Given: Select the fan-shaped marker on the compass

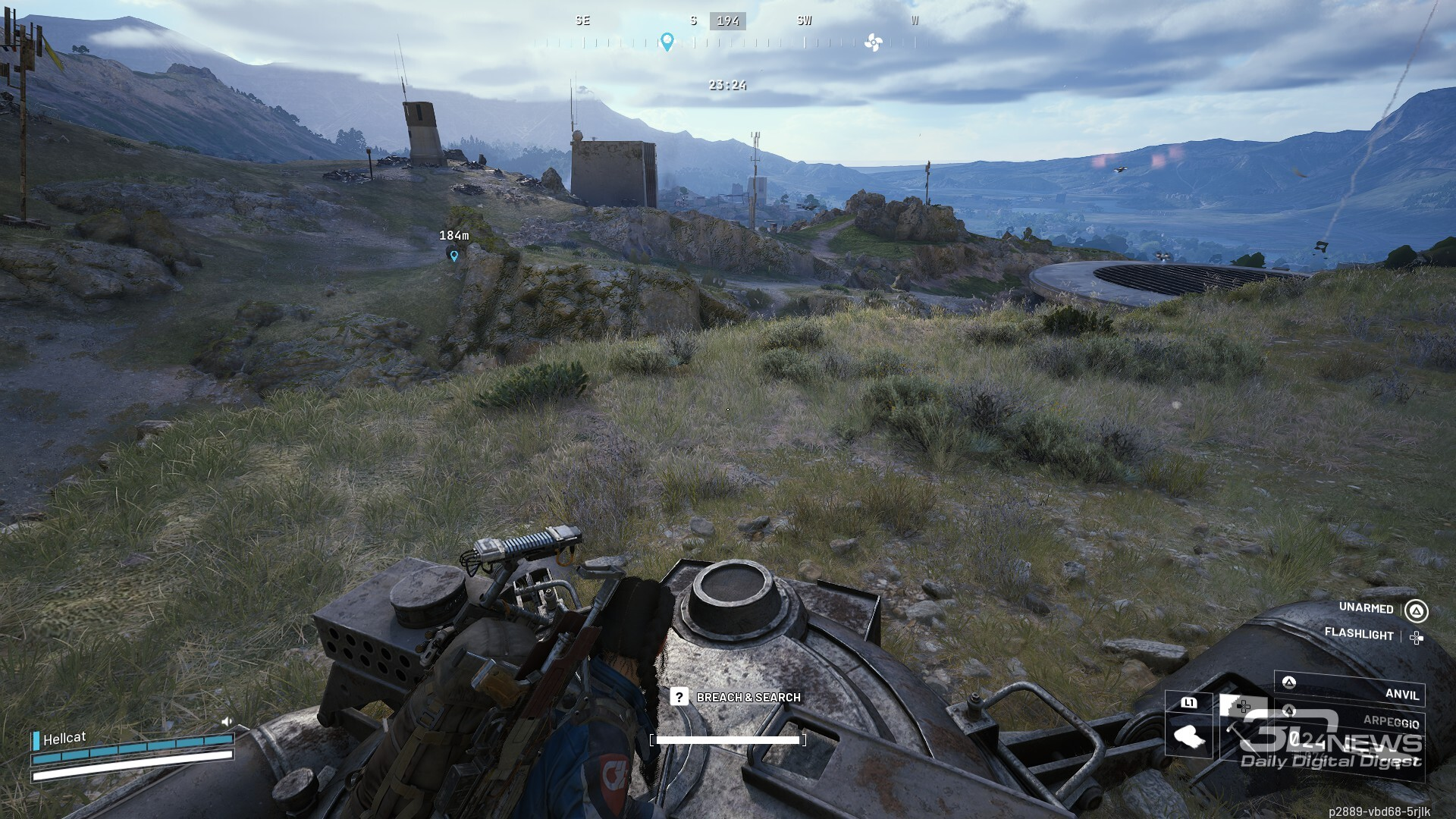Looking at the screenshot, I should (873, 42).
